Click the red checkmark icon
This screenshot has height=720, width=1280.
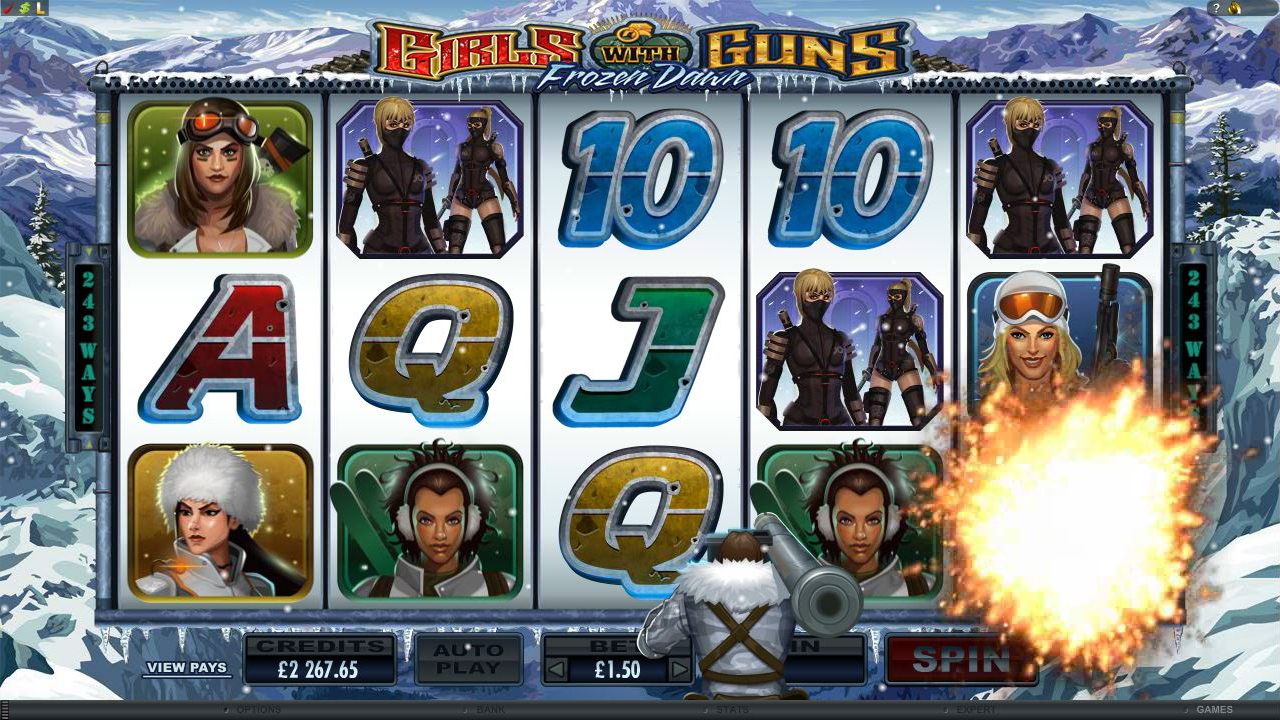[9, 8]
